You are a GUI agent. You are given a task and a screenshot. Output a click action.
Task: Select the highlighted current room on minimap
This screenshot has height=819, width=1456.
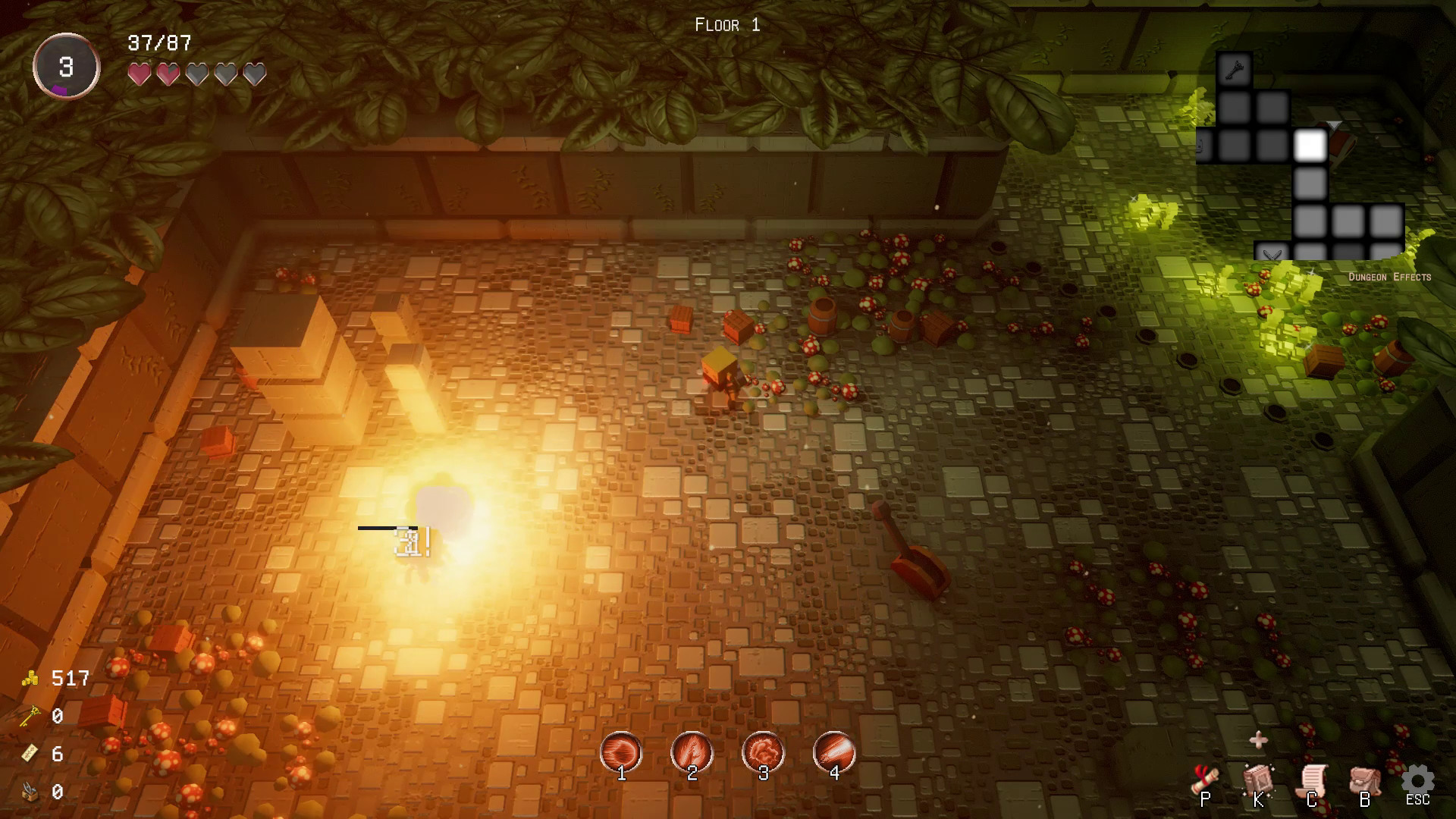tap(1310, 145)
